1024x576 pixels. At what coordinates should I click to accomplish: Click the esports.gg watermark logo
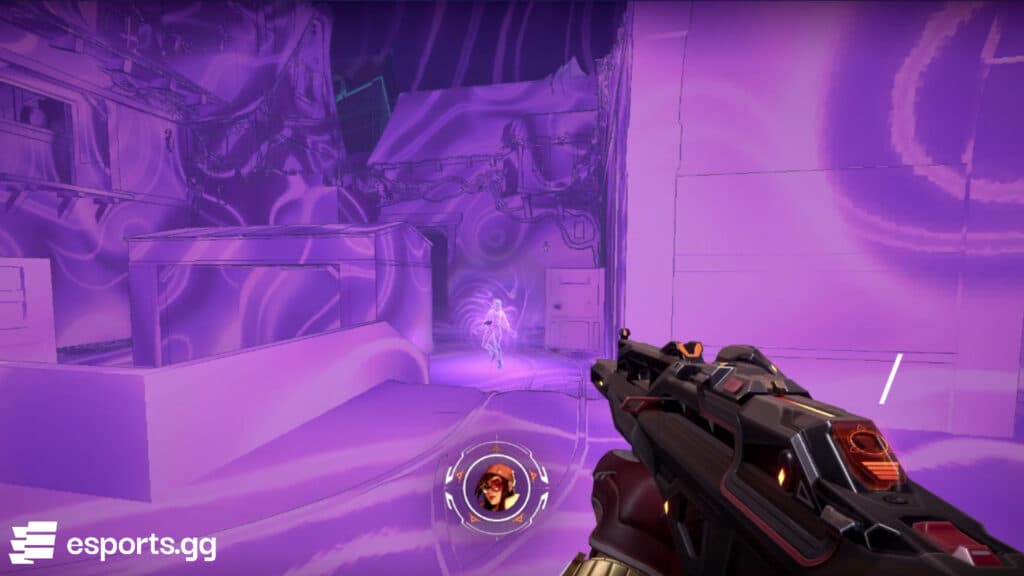point(112,543)
